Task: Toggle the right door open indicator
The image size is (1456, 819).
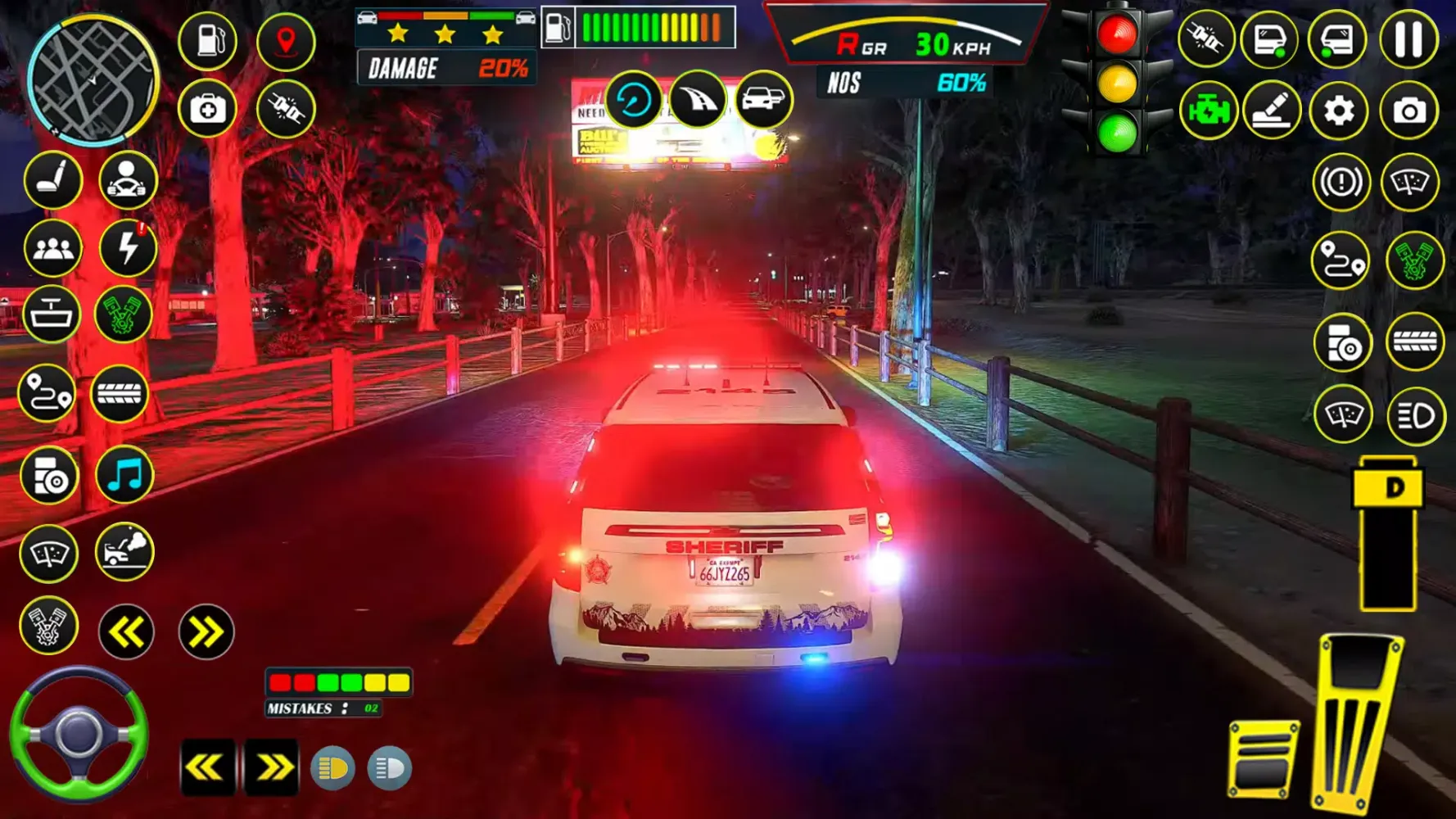Action: (1341, 37)
